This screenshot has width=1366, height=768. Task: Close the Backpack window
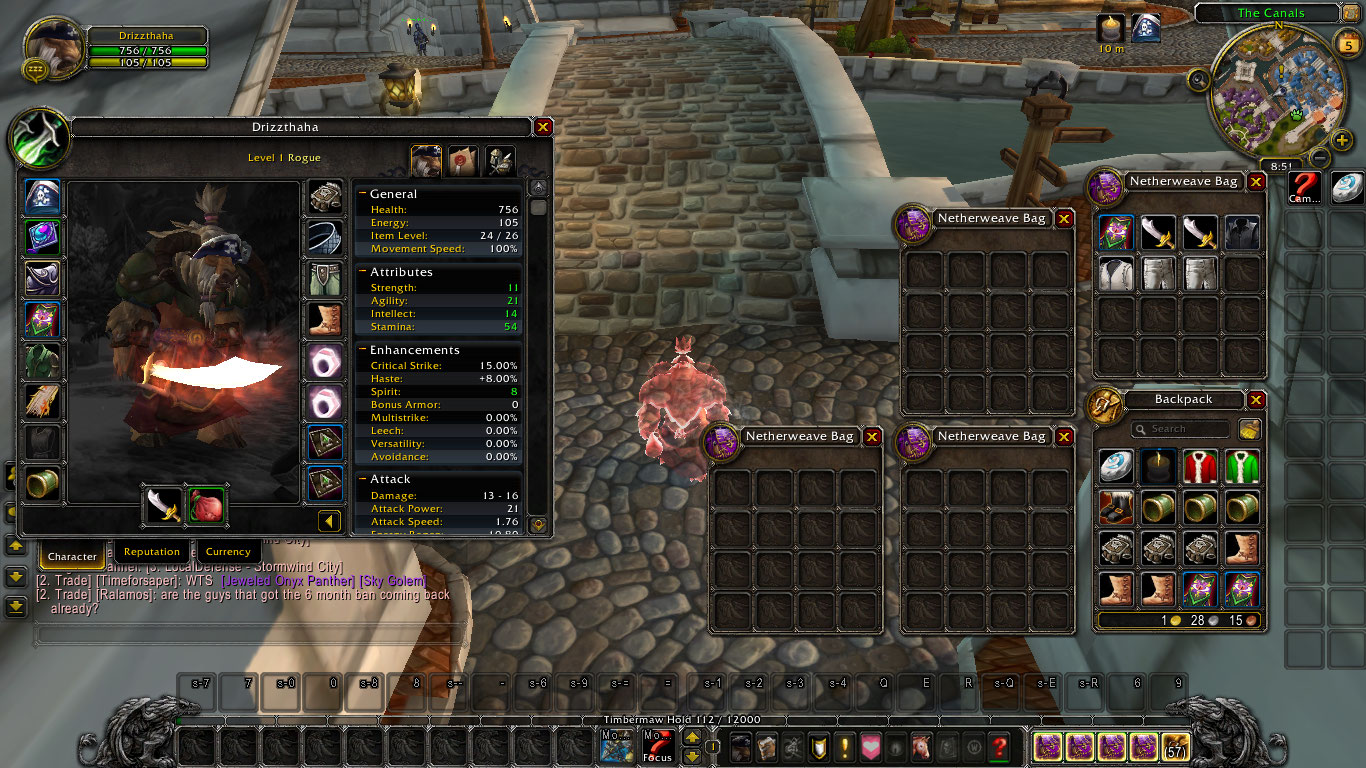tap(1256, 399)
